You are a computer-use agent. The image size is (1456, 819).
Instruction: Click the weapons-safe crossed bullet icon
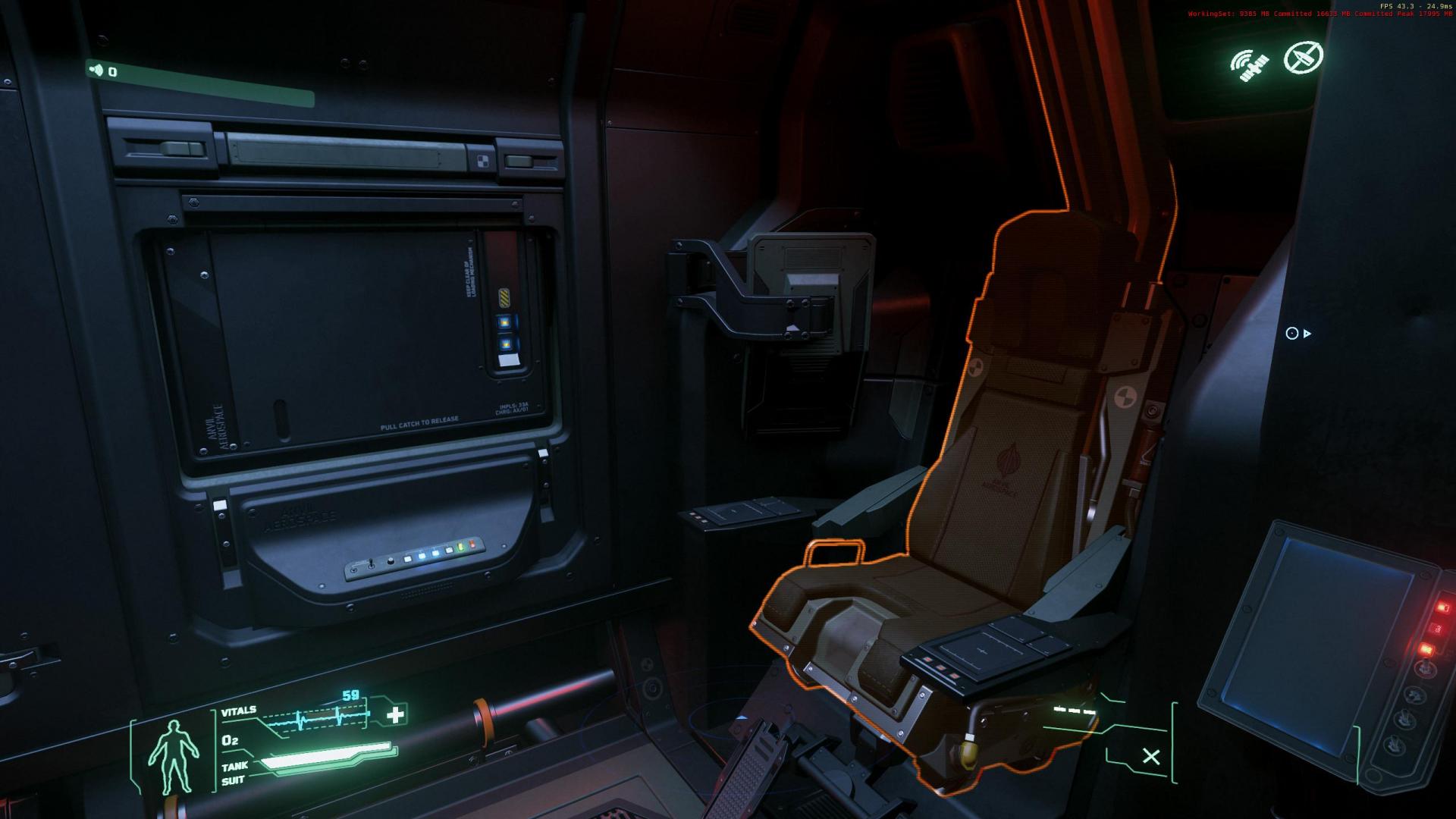point(1303,57)
